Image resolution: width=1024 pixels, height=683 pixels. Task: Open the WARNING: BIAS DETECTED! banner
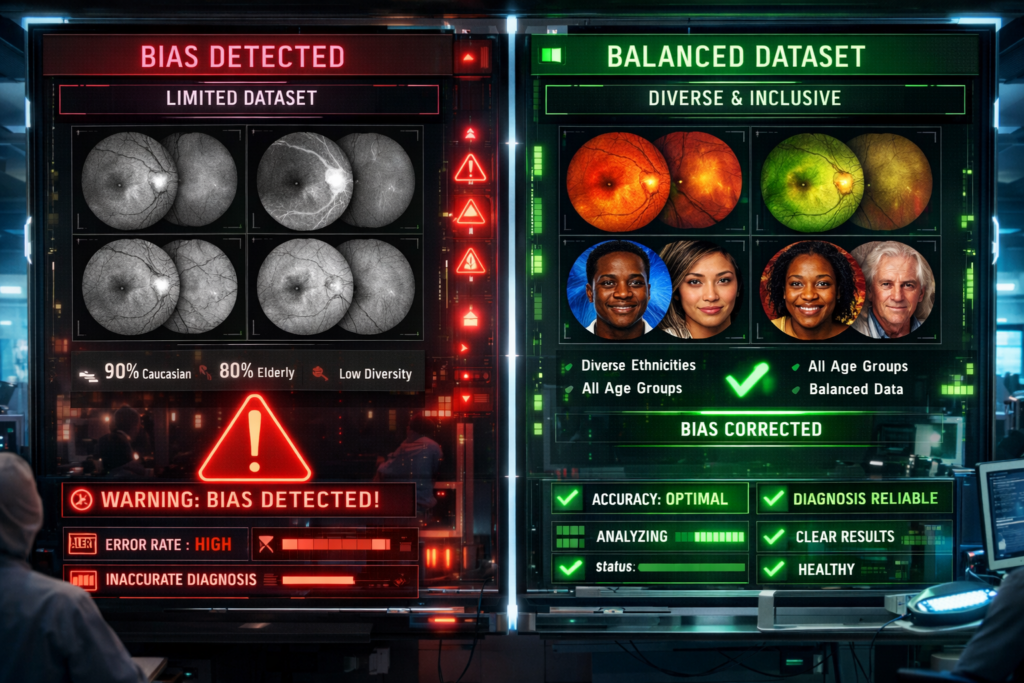click(238, 499)
